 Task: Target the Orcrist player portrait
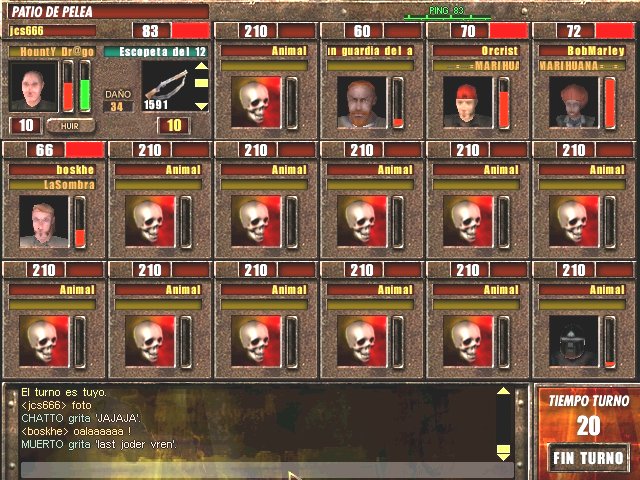pyautogui.click(x=467, y=102)
